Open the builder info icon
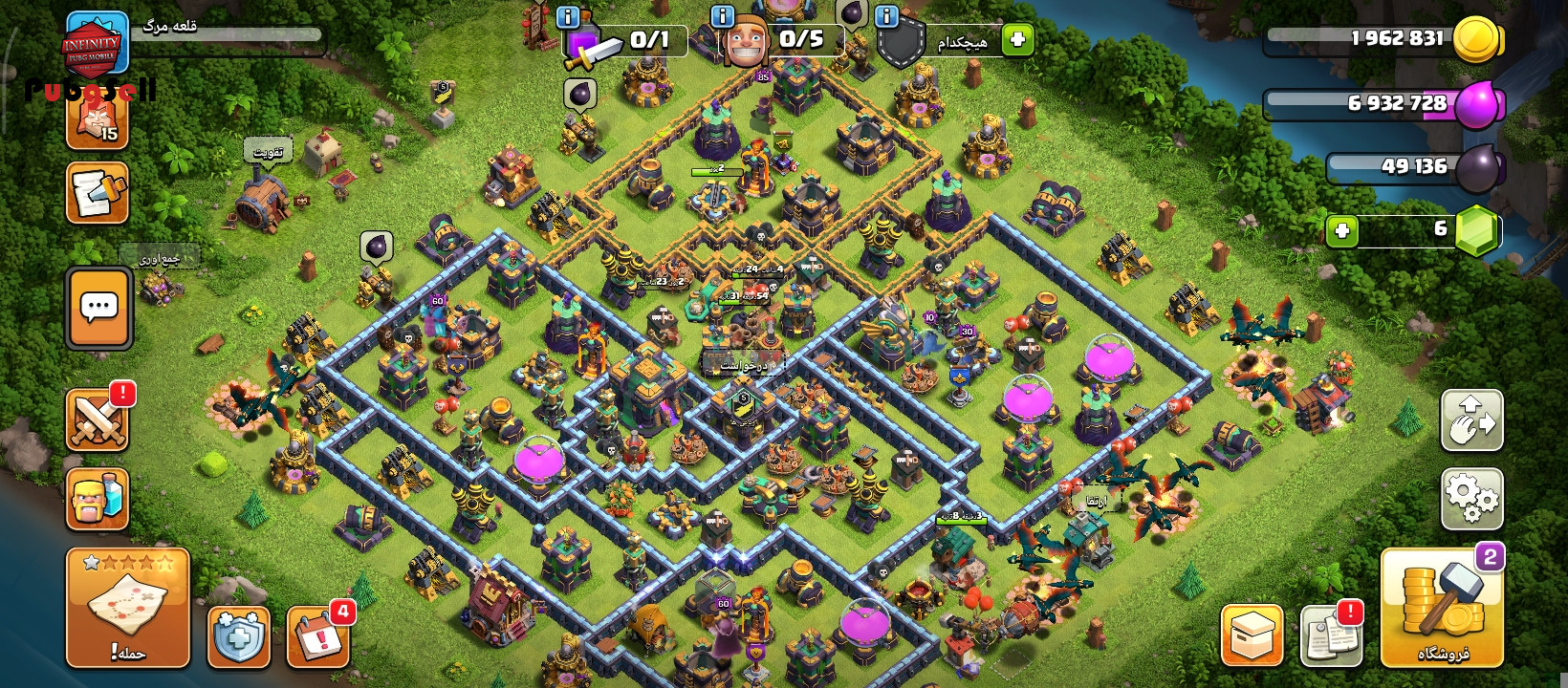Viewport: 1568px width, 688px height. [723, 16]
